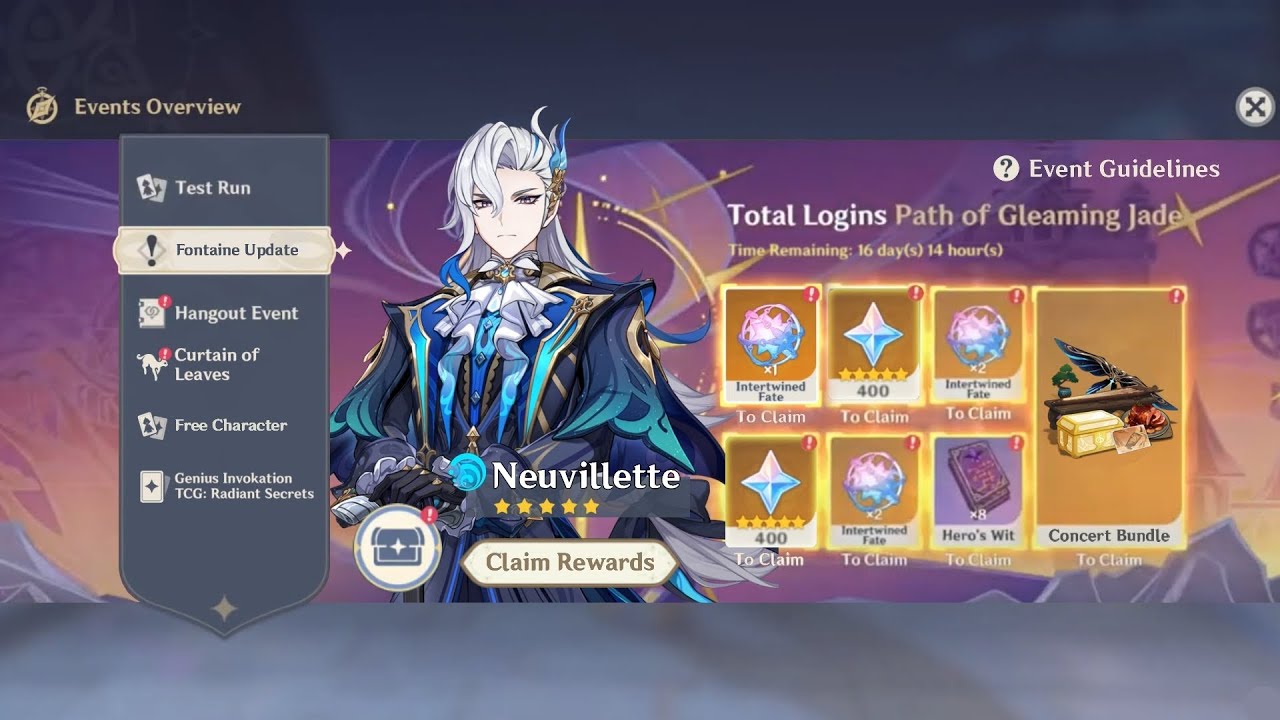Open the Test Run event tab
The image size is (1280, 720).
212,188
